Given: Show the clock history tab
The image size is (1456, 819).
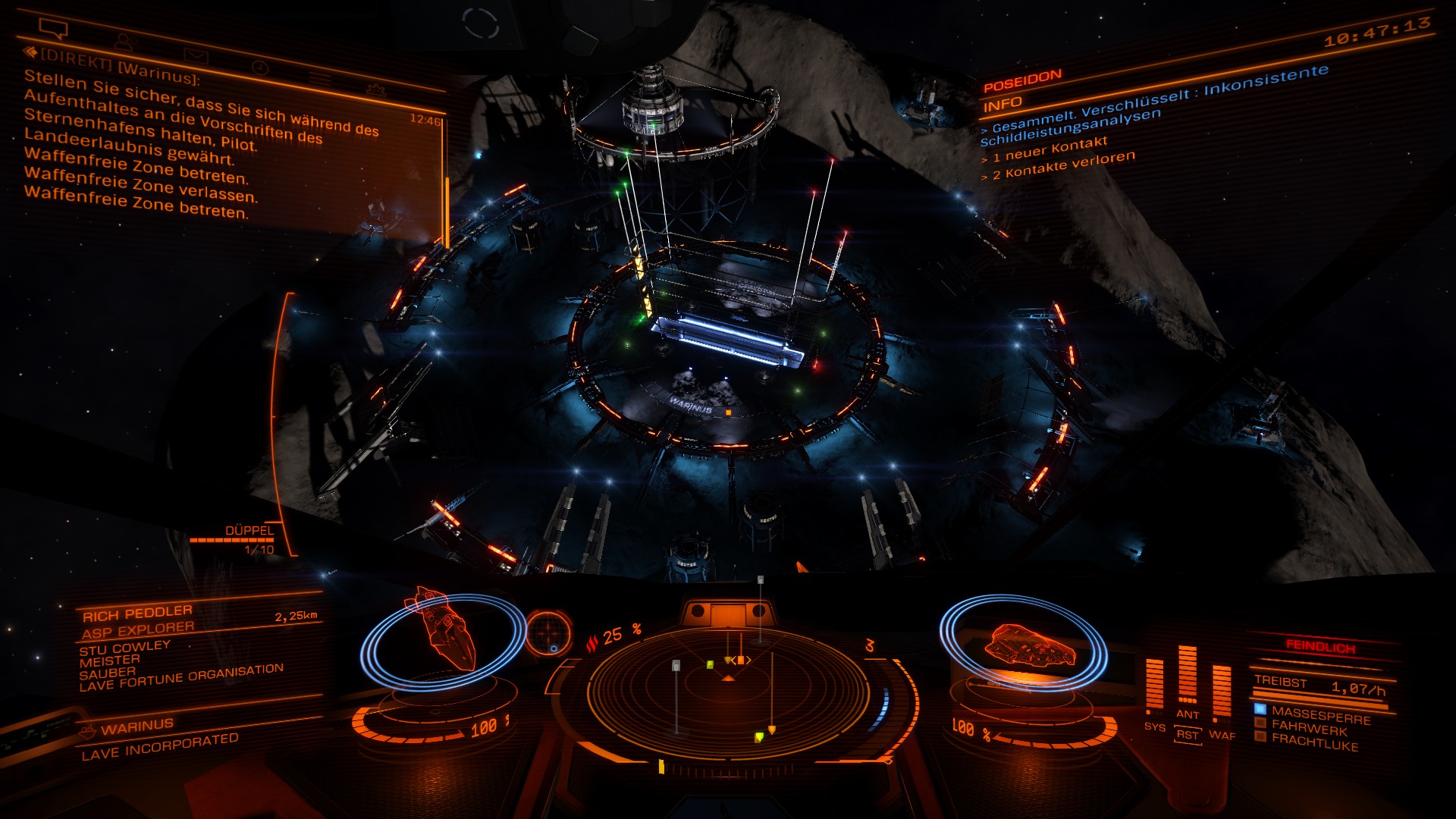Looking at the screenshot, I should point(259,67).
